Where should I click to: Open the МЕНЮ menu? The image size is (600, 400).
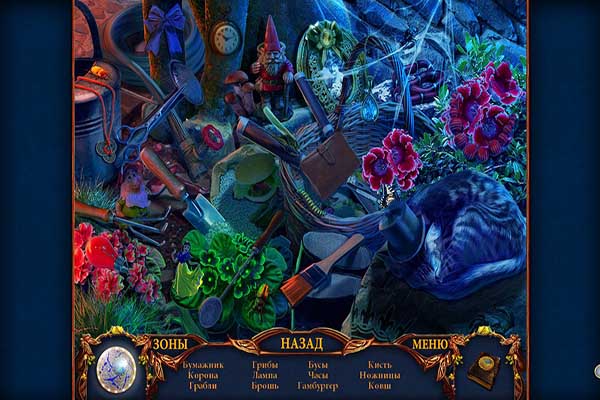pos(429,343)
